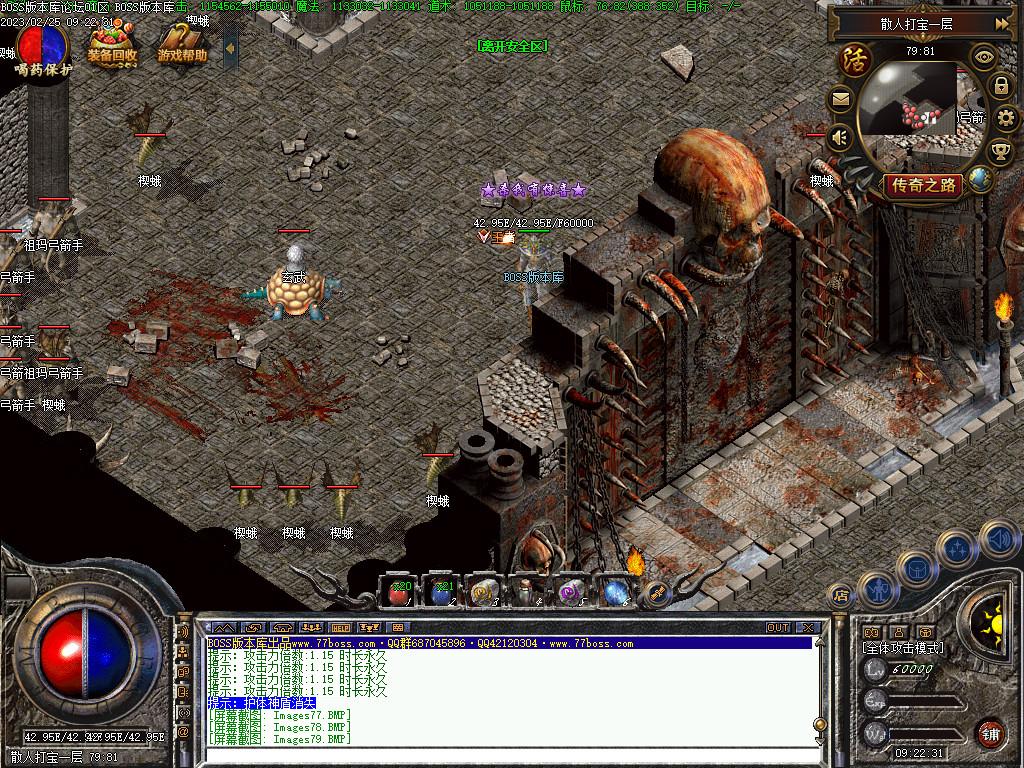
Task: Expand the 散人打宝一层 map banner arrows
Action: [1001, 24]
